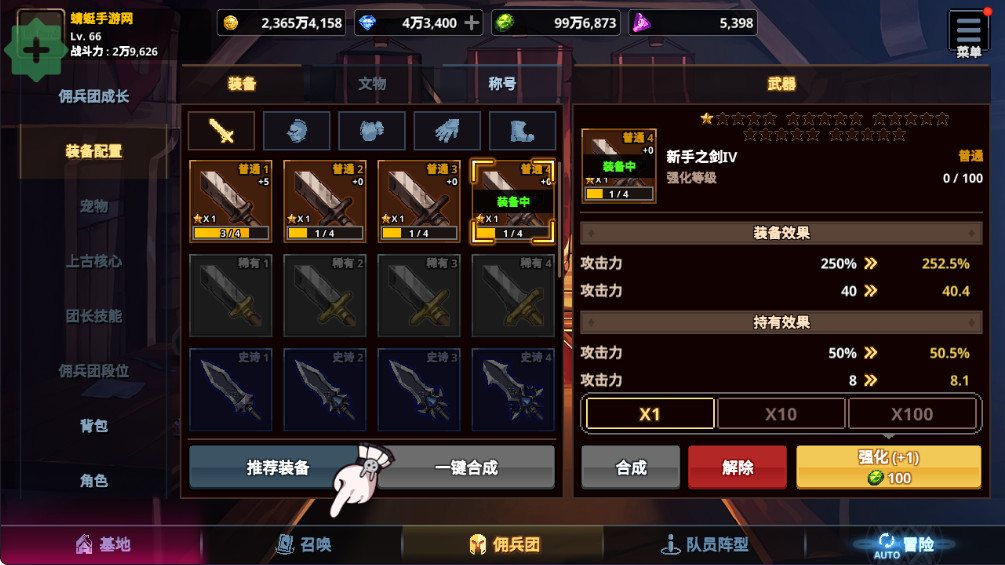Image resolution: width=1005 pixels, height=565 pixels.
Task: Click the 推荐装备 button
Action: coord(278,467)
